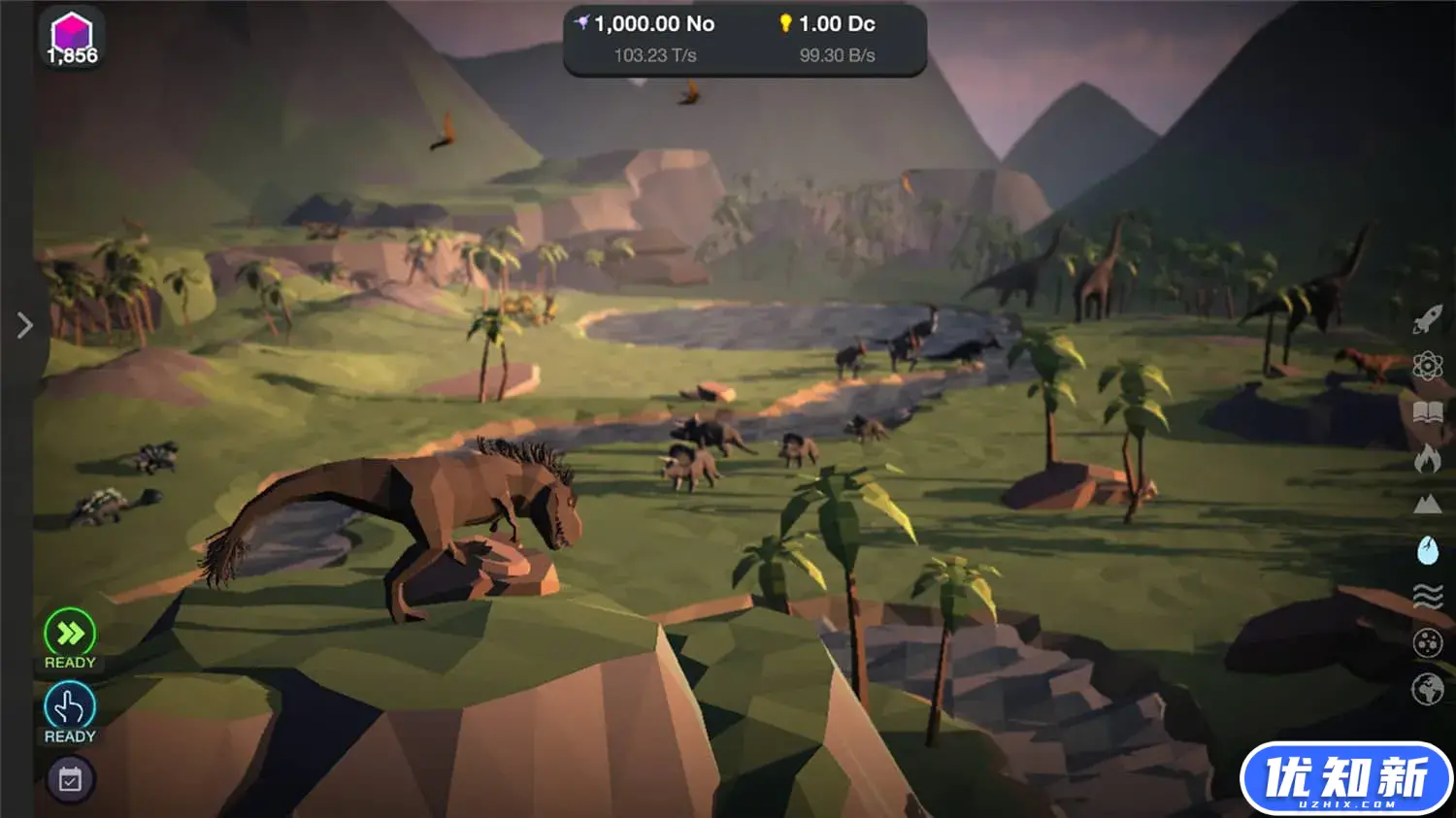Viewport: 1456px width, 818px height.
Task: Select the atom icon in the side menu
Action: tap(1427, 366)
